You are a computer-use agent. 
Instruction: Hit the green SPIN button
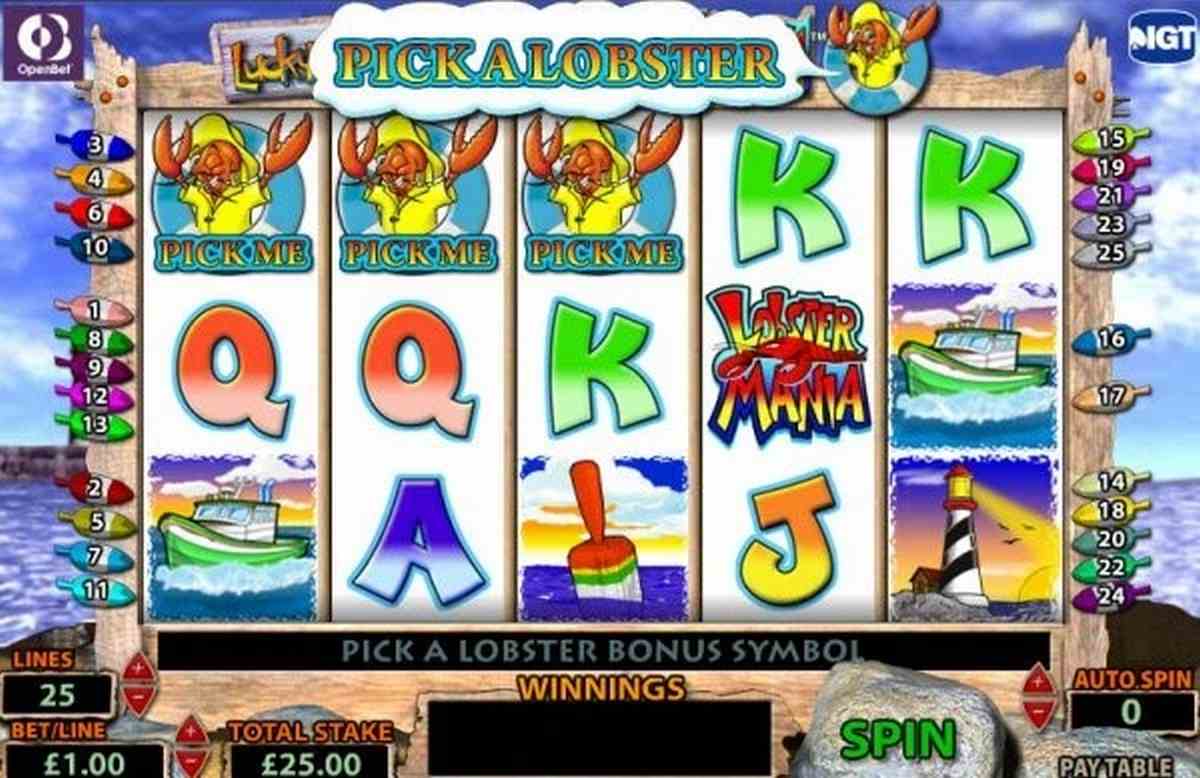pyautogui.click(x=897, y=738)
